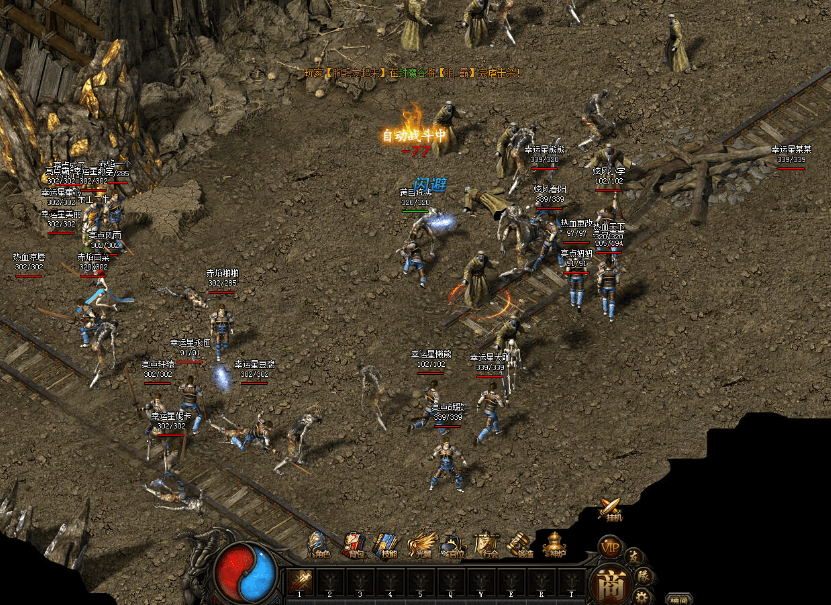Screen dimensions: 831x605
Task: Open the 友 friends list
Action: click(634, 556)
